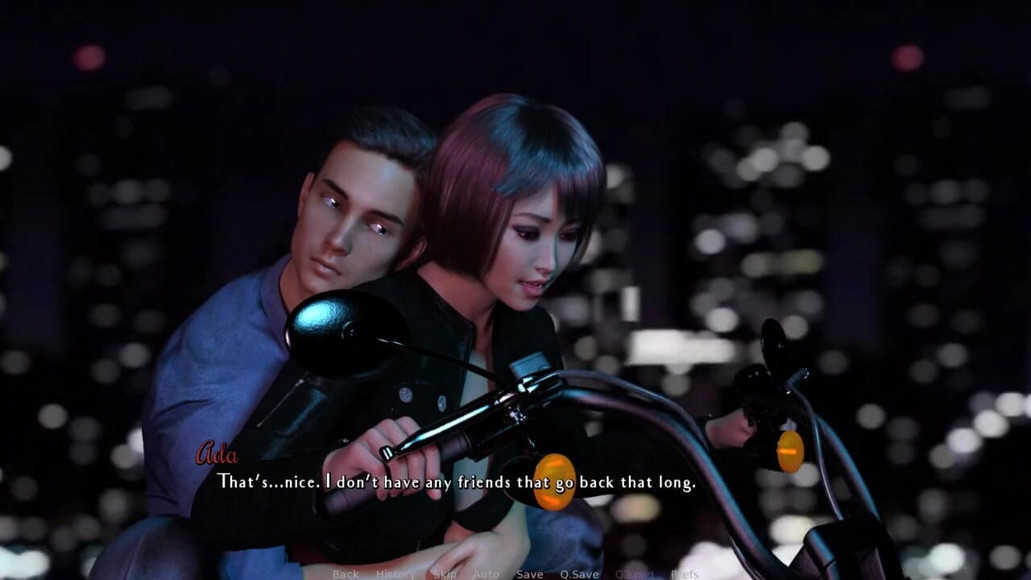
Task: Quick save with Q.Save
Action: click(x=579, y=574)
